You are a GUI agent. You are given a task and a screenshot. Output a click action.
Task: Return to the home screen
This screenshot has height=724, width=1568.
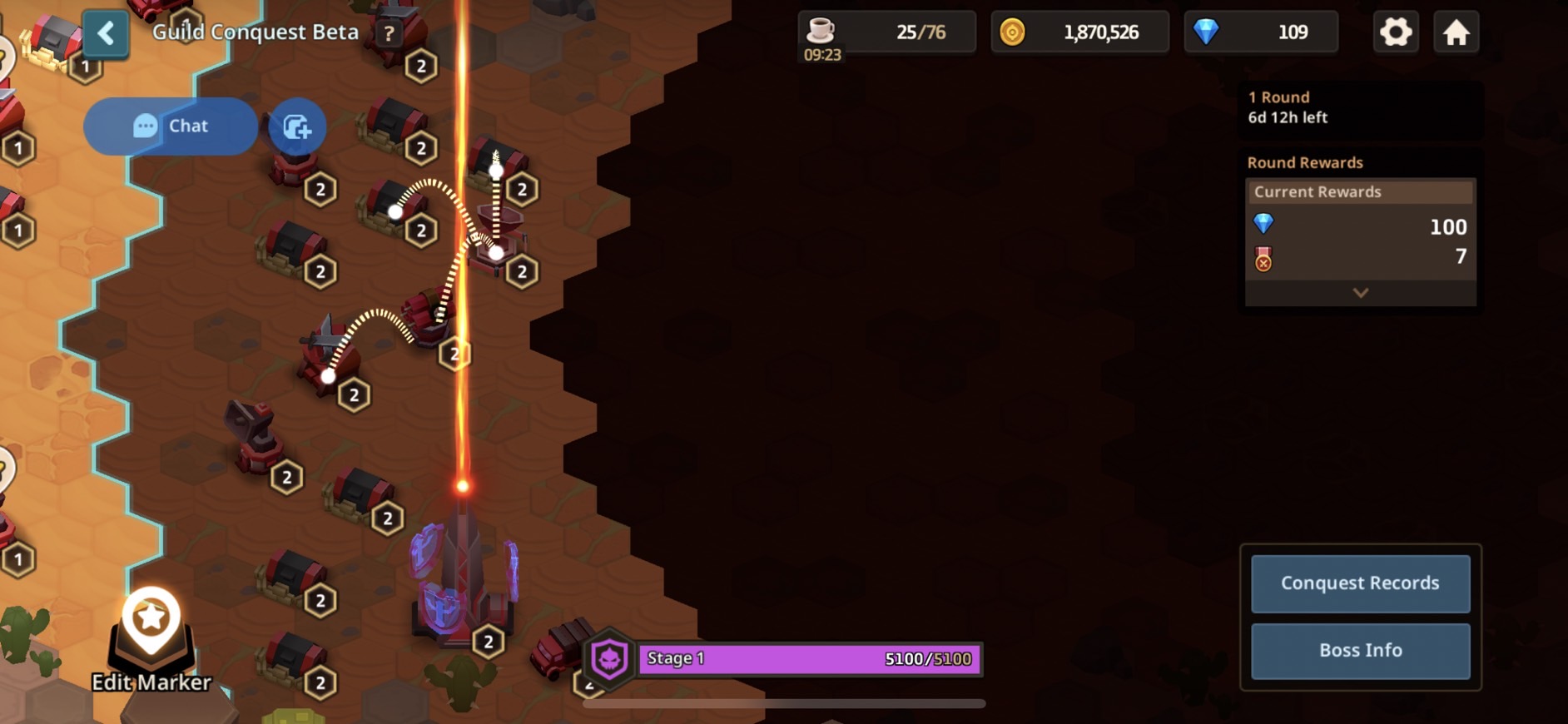1456,32
